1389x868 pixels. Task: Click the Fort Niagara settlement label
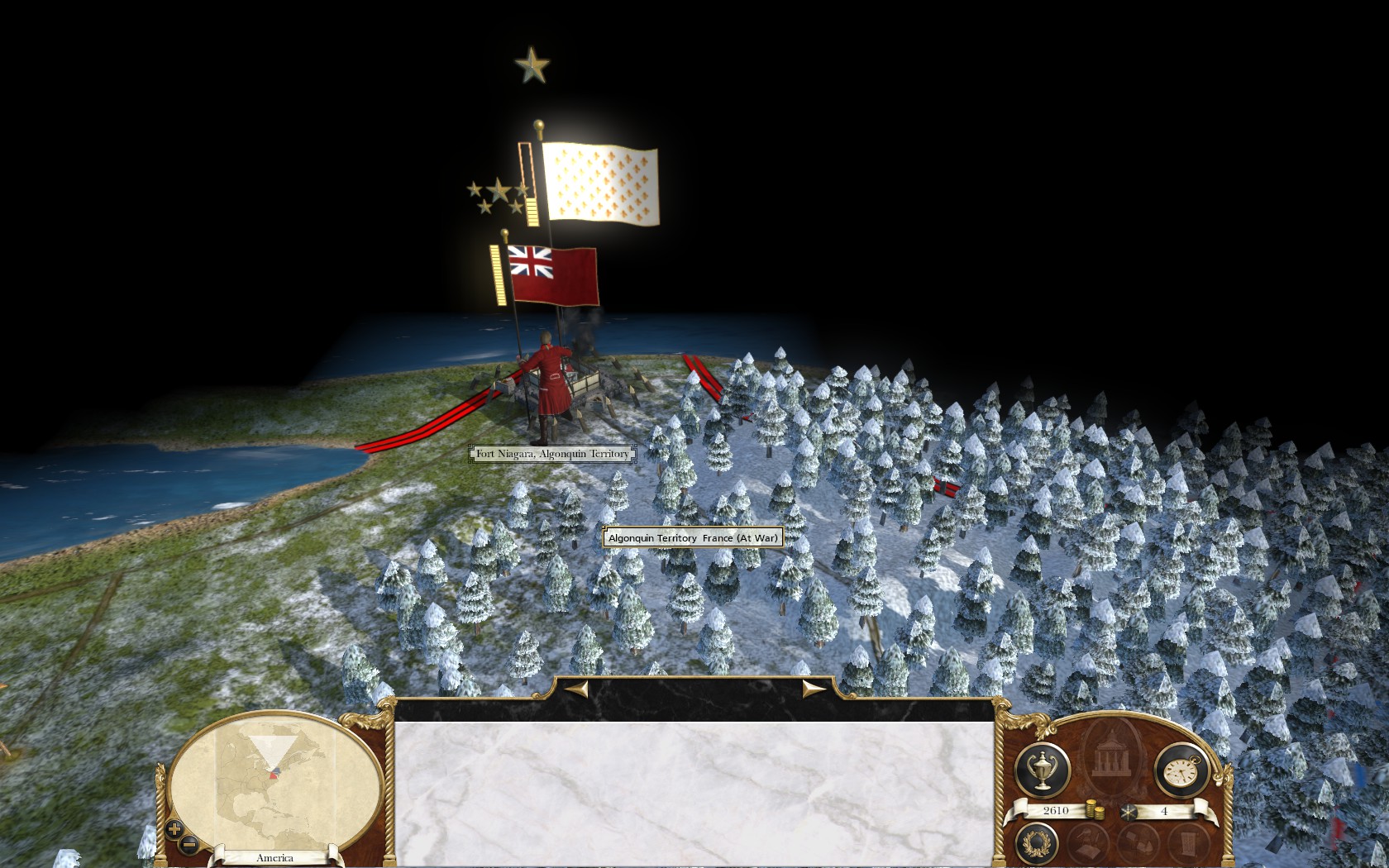[x=552, y=454]
